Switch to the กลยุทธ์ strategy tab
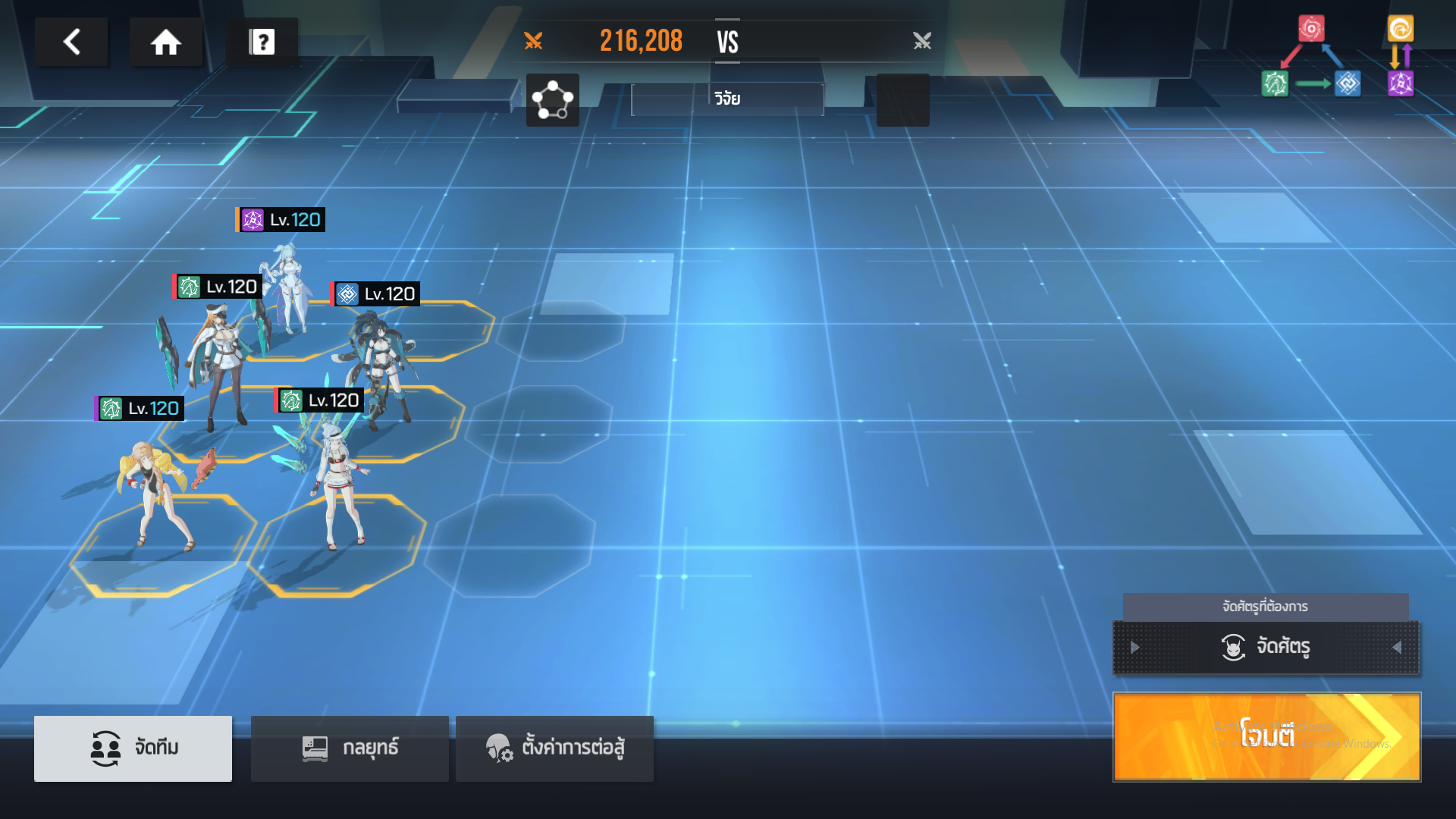Viewport: 1456px width, 819px height. point(350,748)
